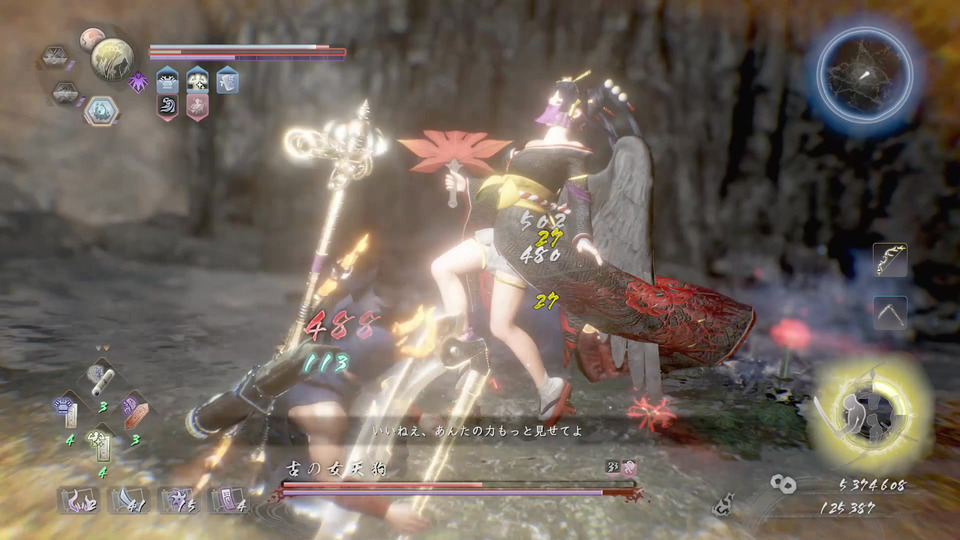Screen dimensions: 960x540
Task: Inspect the strongman flexing buff icon
Action: point(197,79)
